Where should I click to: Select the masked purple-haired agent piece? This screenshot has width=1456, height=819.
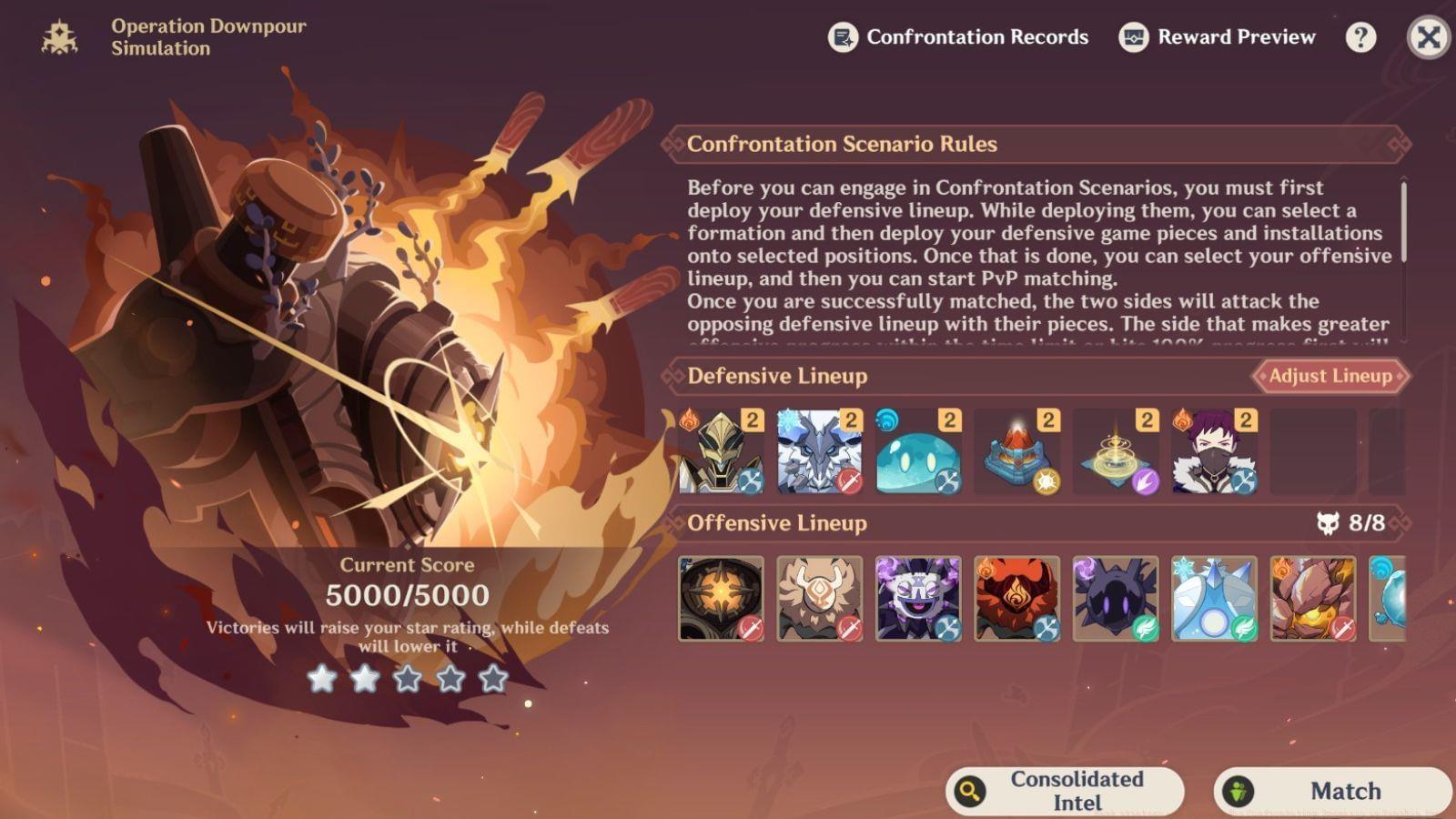click(x=1214, y=452)
